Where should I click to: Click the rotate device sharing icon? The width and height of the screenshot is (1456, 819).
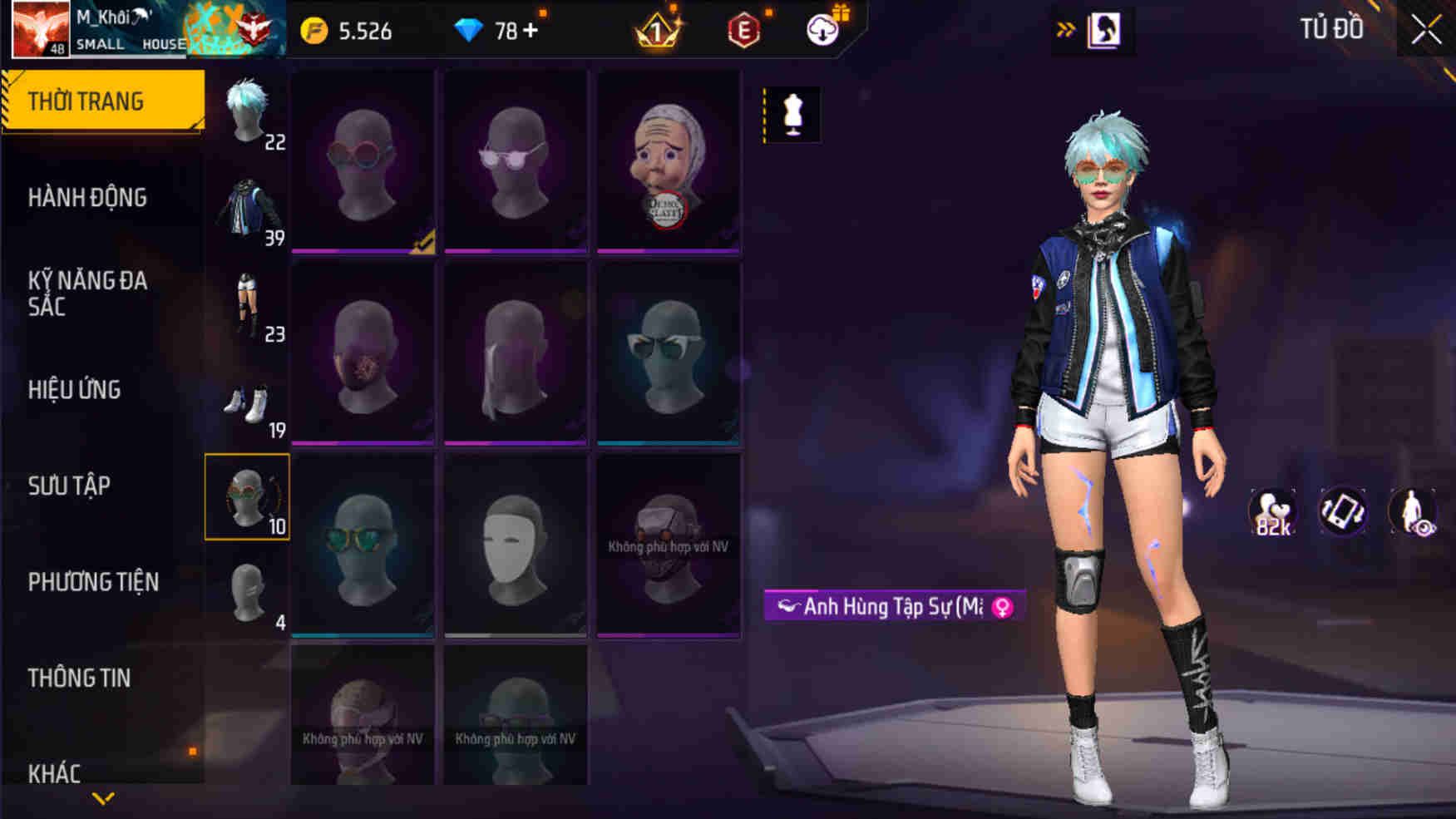pyautogui.click(x=1342, y=513)
